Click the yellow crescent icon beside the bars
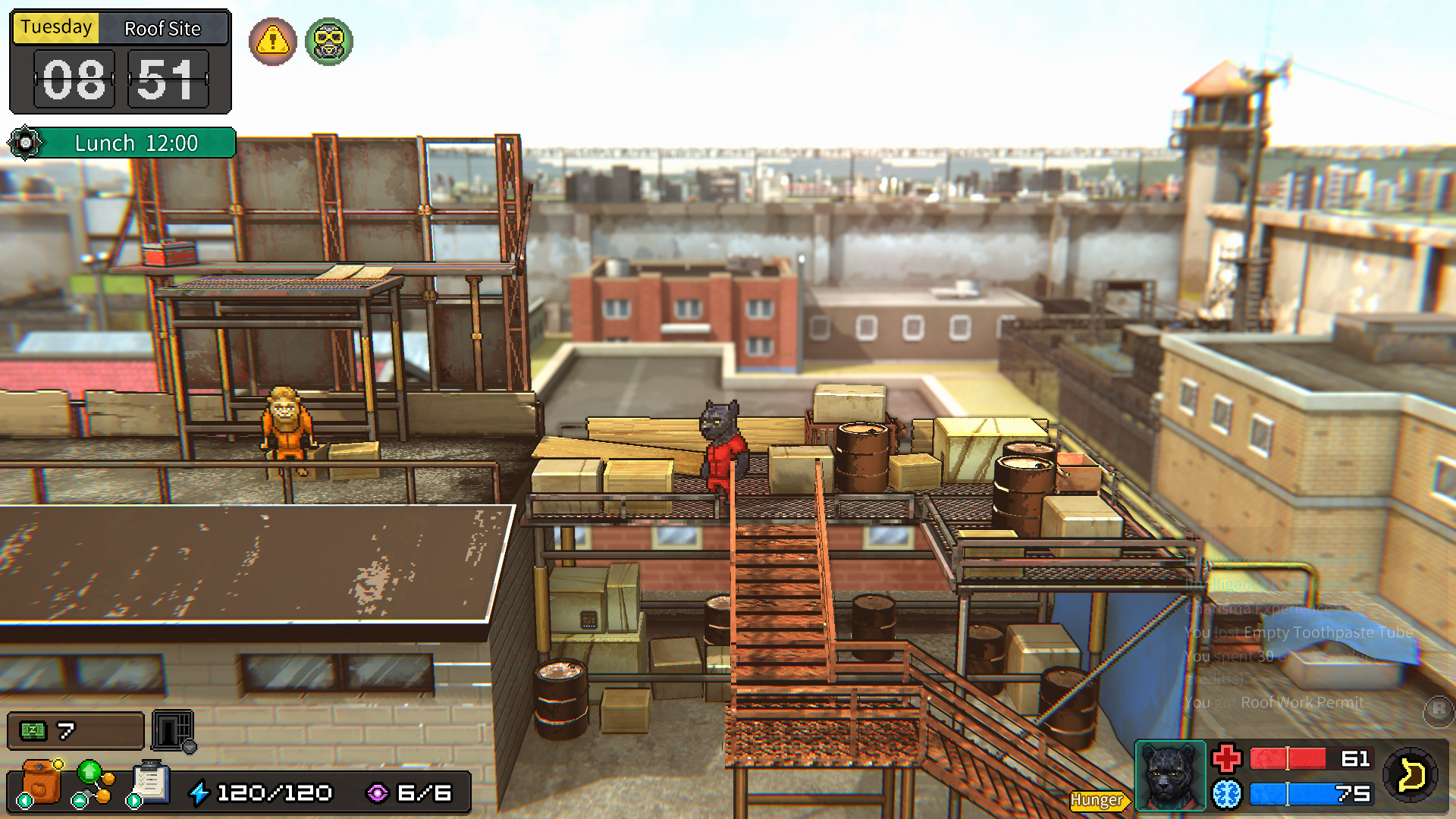This screenshot has width=1456, height=819. pos(1410,775)
